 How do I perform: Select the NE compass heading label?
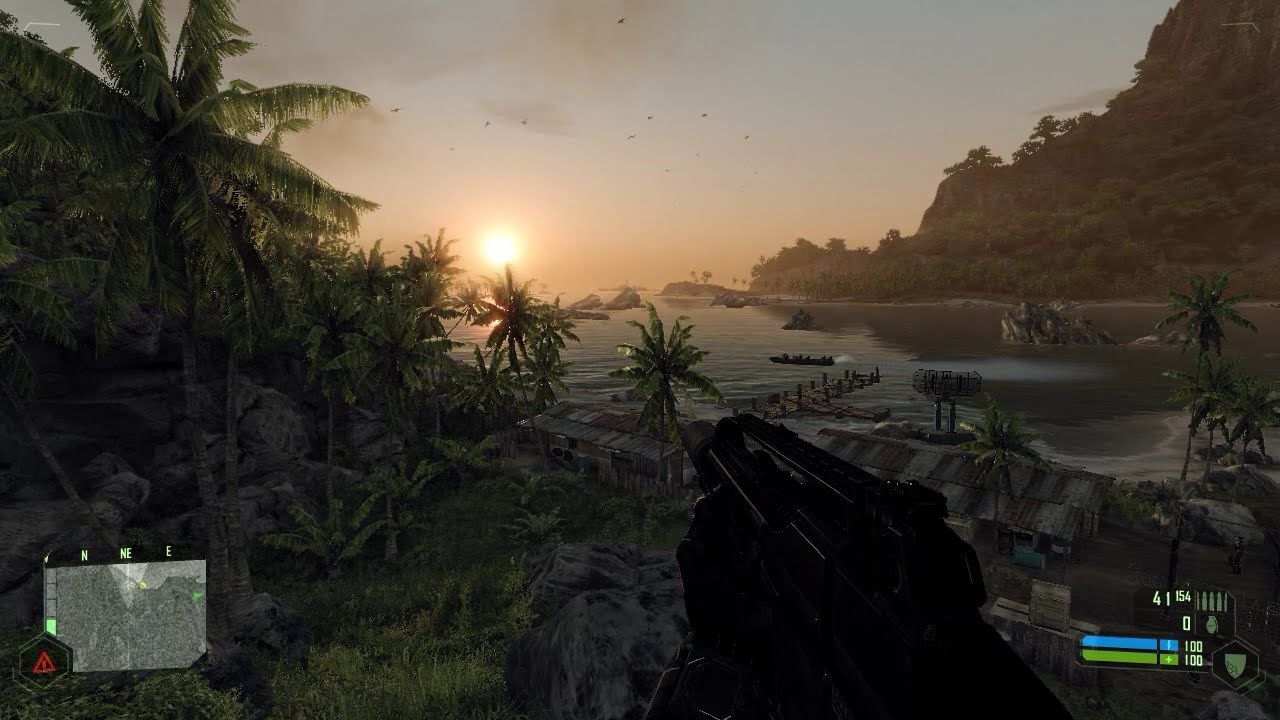coord(125,553)
